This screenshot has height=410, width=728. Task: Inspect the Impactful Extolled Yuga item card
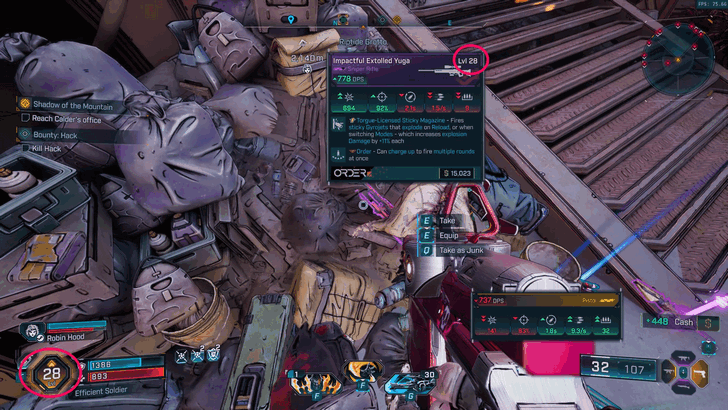(x=406, y=118)
